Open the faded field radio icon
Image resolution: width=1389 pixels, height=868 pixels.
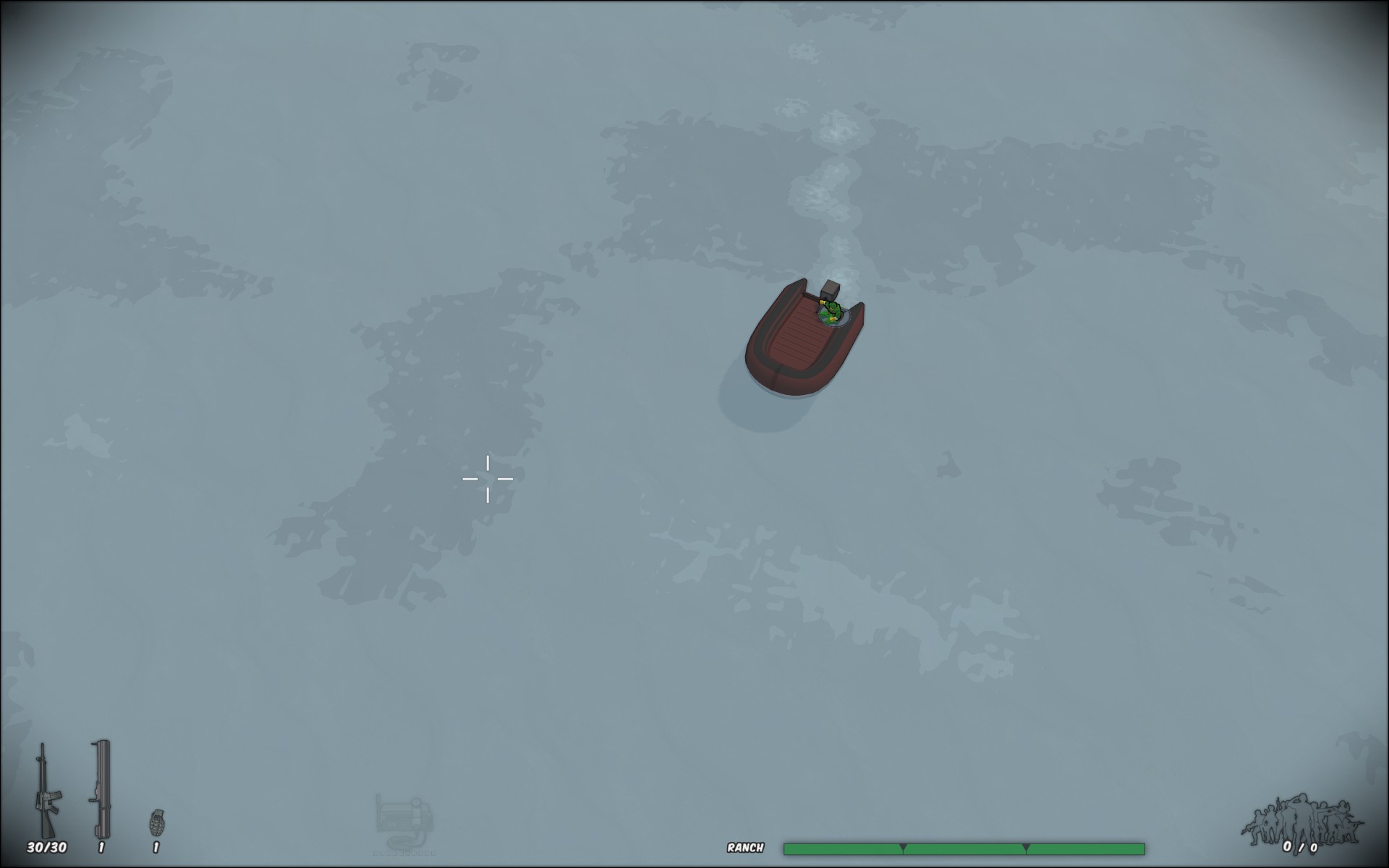tap(404, 822)
